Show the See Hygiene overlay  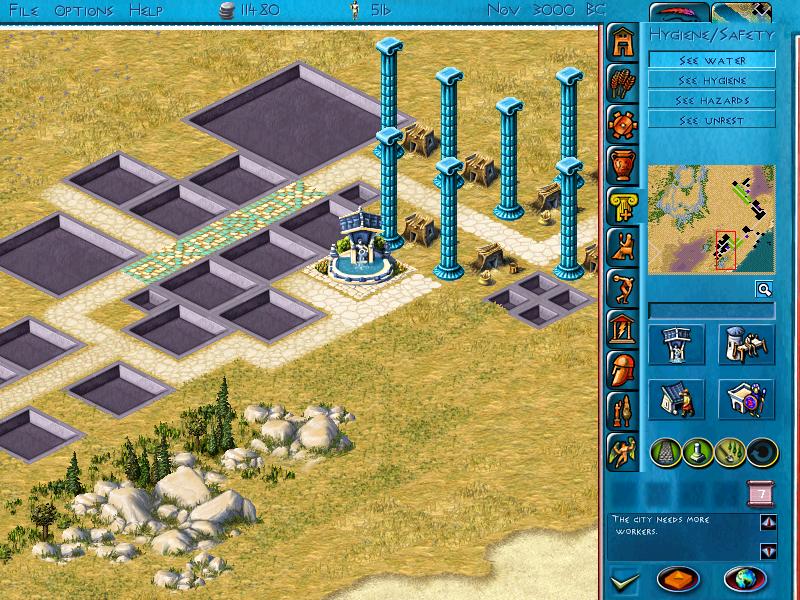tap(711, 80)
